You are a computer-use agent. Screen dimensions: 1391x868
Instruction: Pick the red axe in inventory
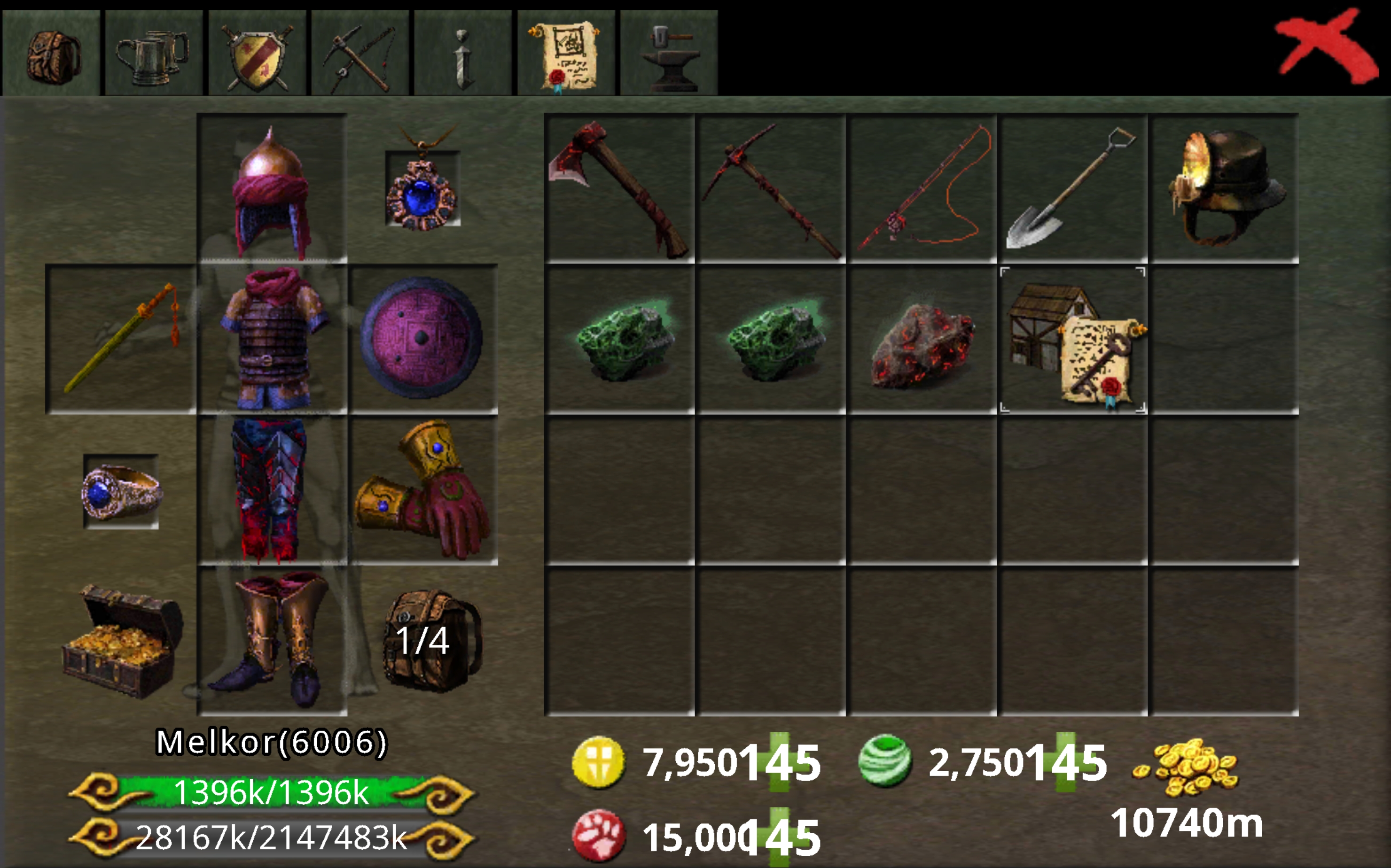pyautogui.click(x=619, y=188)
